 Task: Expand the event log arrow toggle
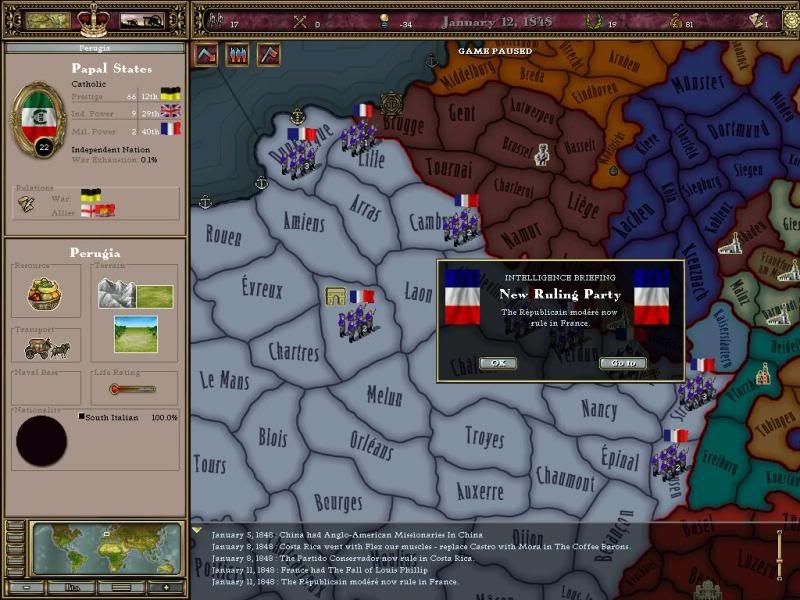click(197, 531)
